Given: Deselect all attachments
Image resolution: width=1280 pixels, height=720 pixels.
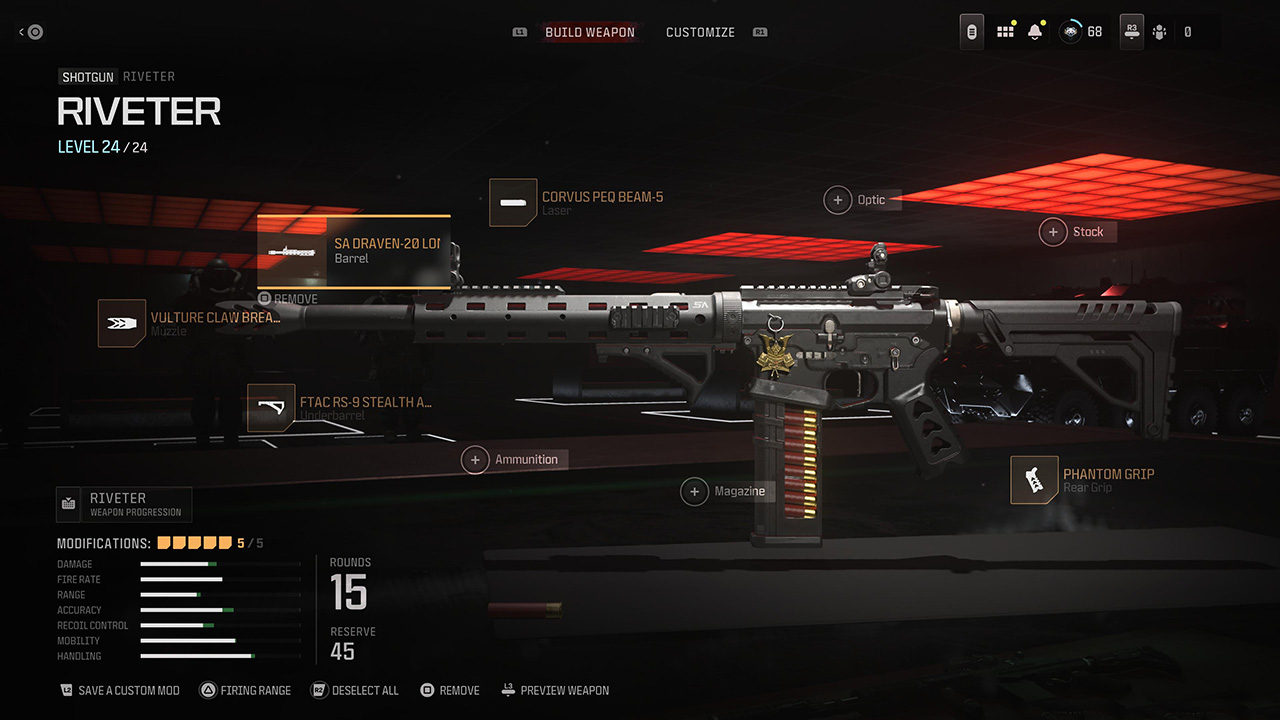Looking at the screenshot, I should coord(355,690).
